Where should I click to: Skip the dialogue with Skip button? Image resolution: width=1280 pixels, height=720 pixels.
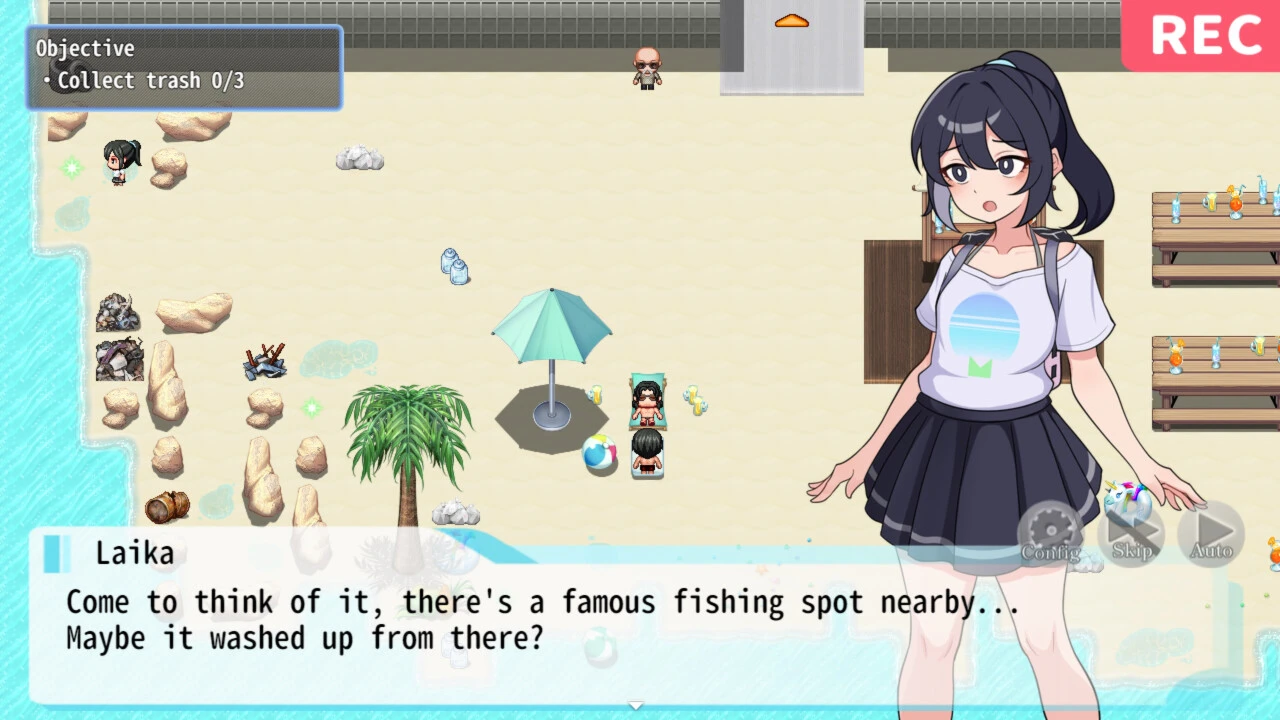pyautogui.click(x=1131, y=532)
